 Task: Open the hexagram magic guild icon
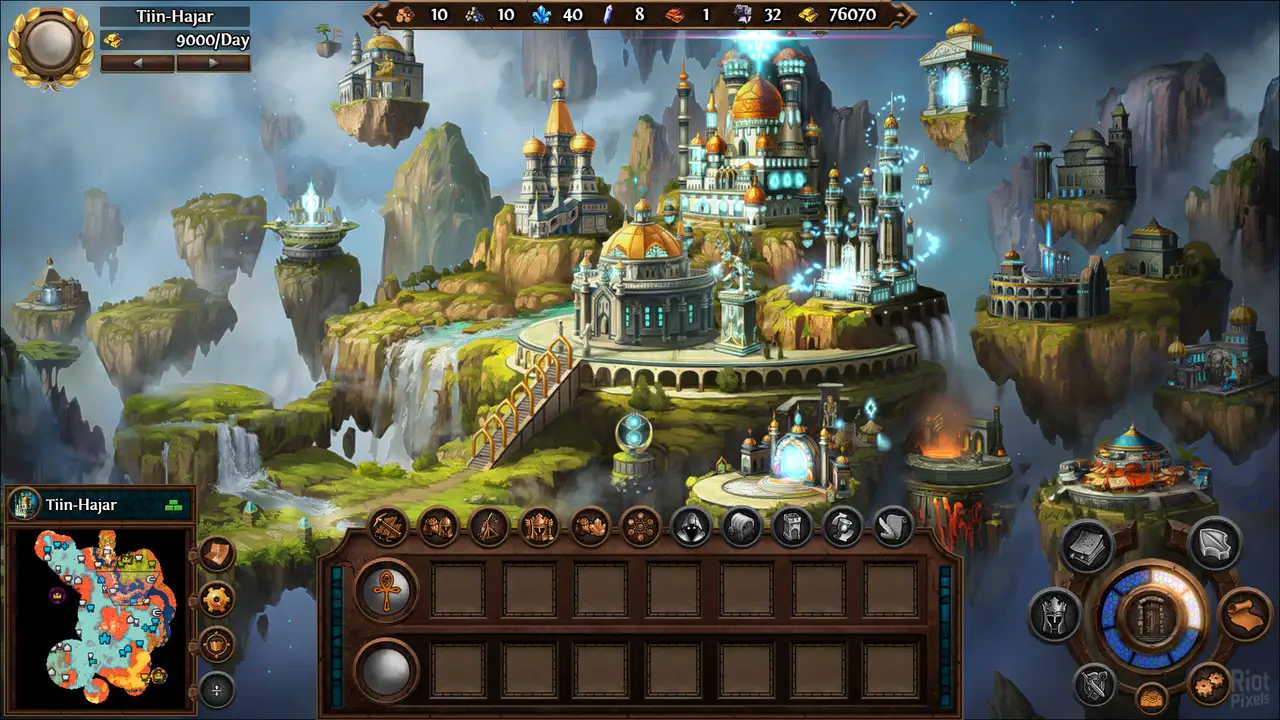pos(641,526)
